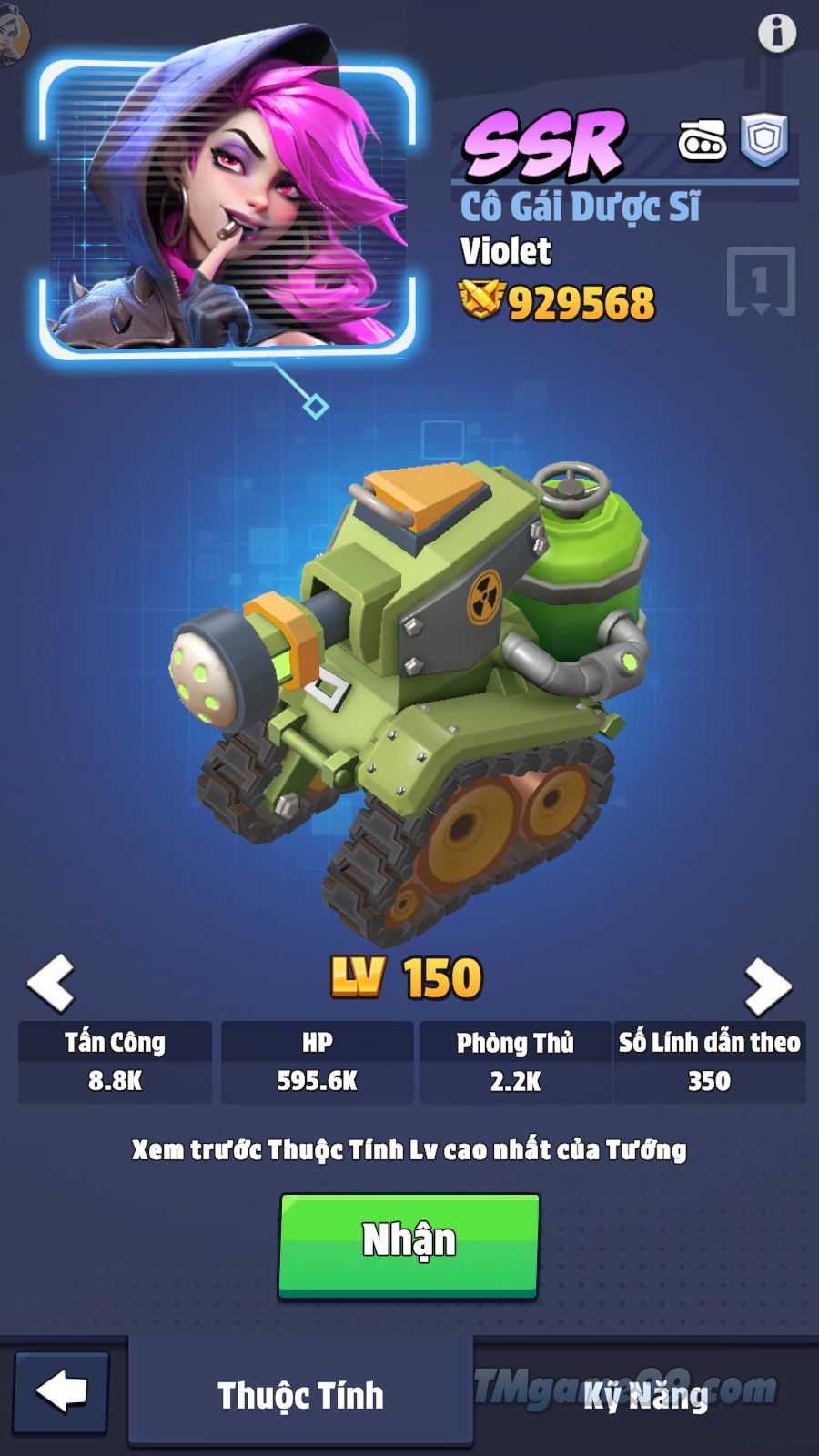Open the Kỹ Năng skills tab

pyautogui.click(x=645, y=1394)
